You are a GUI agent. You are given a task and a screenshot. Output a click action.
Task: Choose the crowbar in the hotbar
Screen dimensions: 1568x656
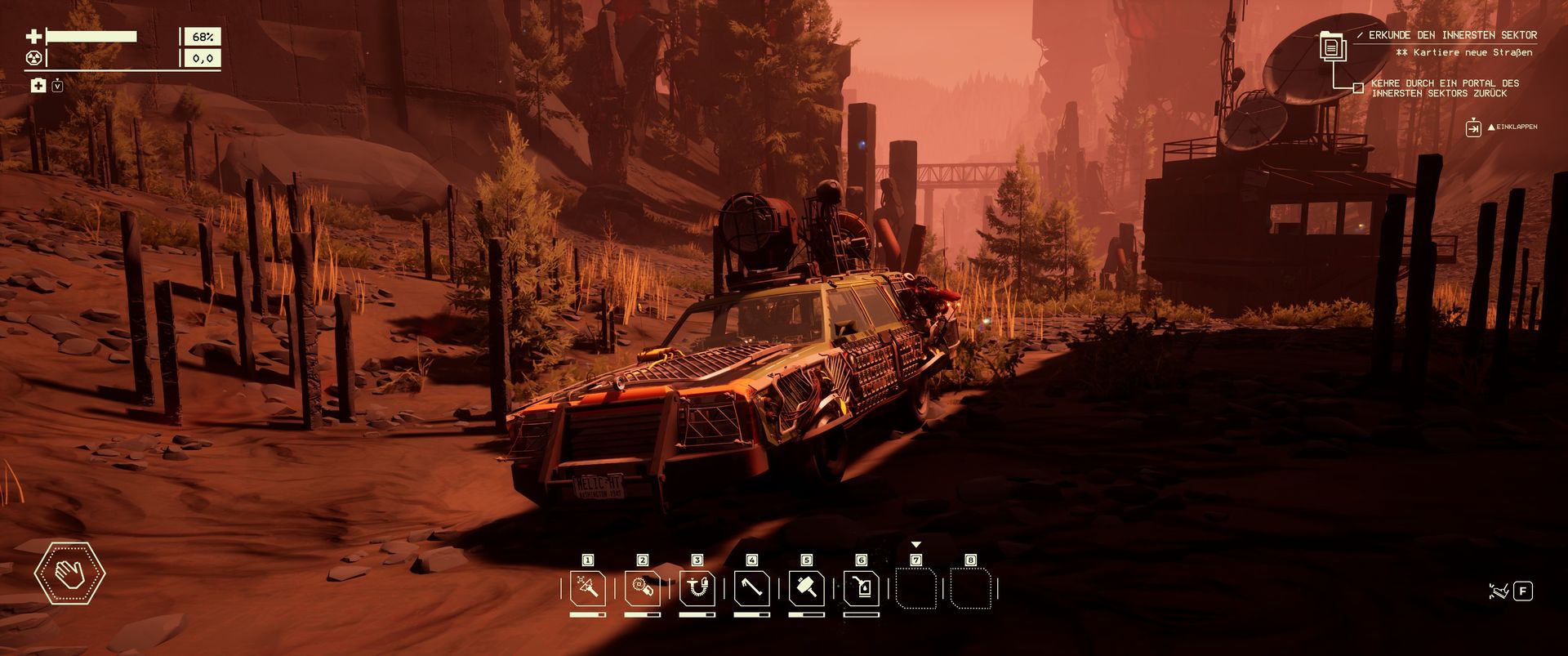[752, 587]
